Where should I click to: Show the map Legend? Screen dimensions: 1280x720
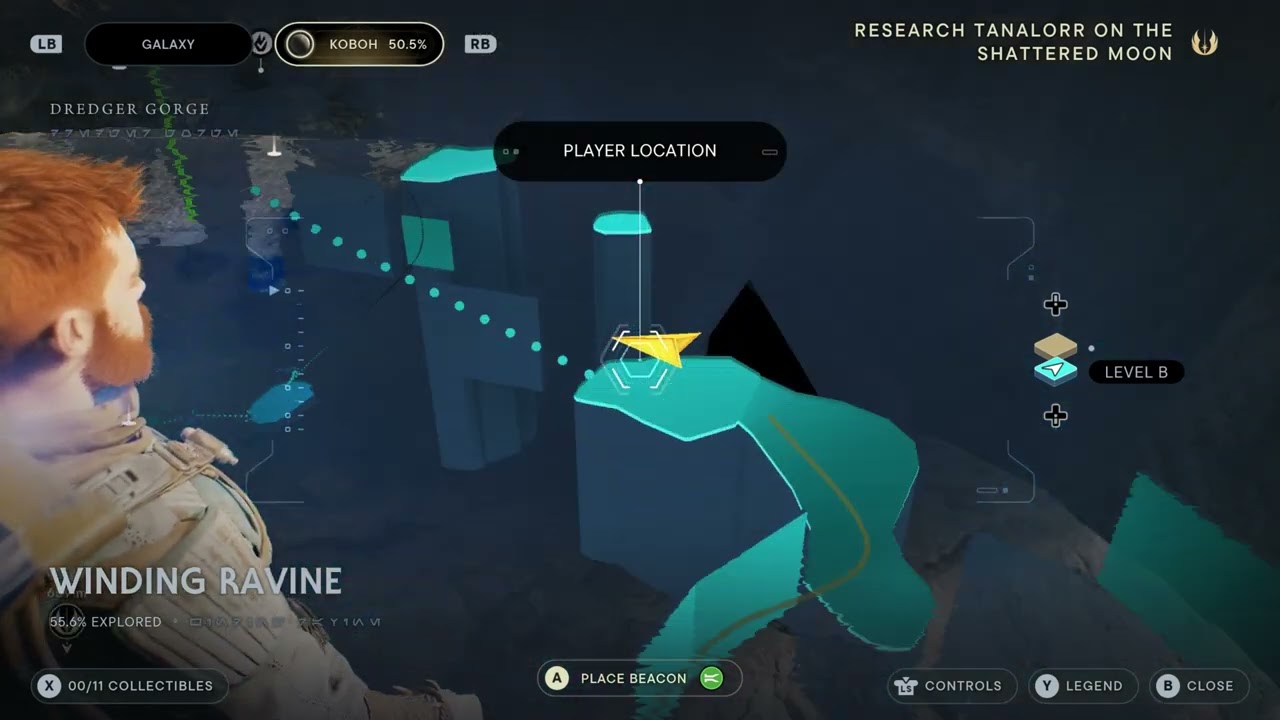[1083, 686]
